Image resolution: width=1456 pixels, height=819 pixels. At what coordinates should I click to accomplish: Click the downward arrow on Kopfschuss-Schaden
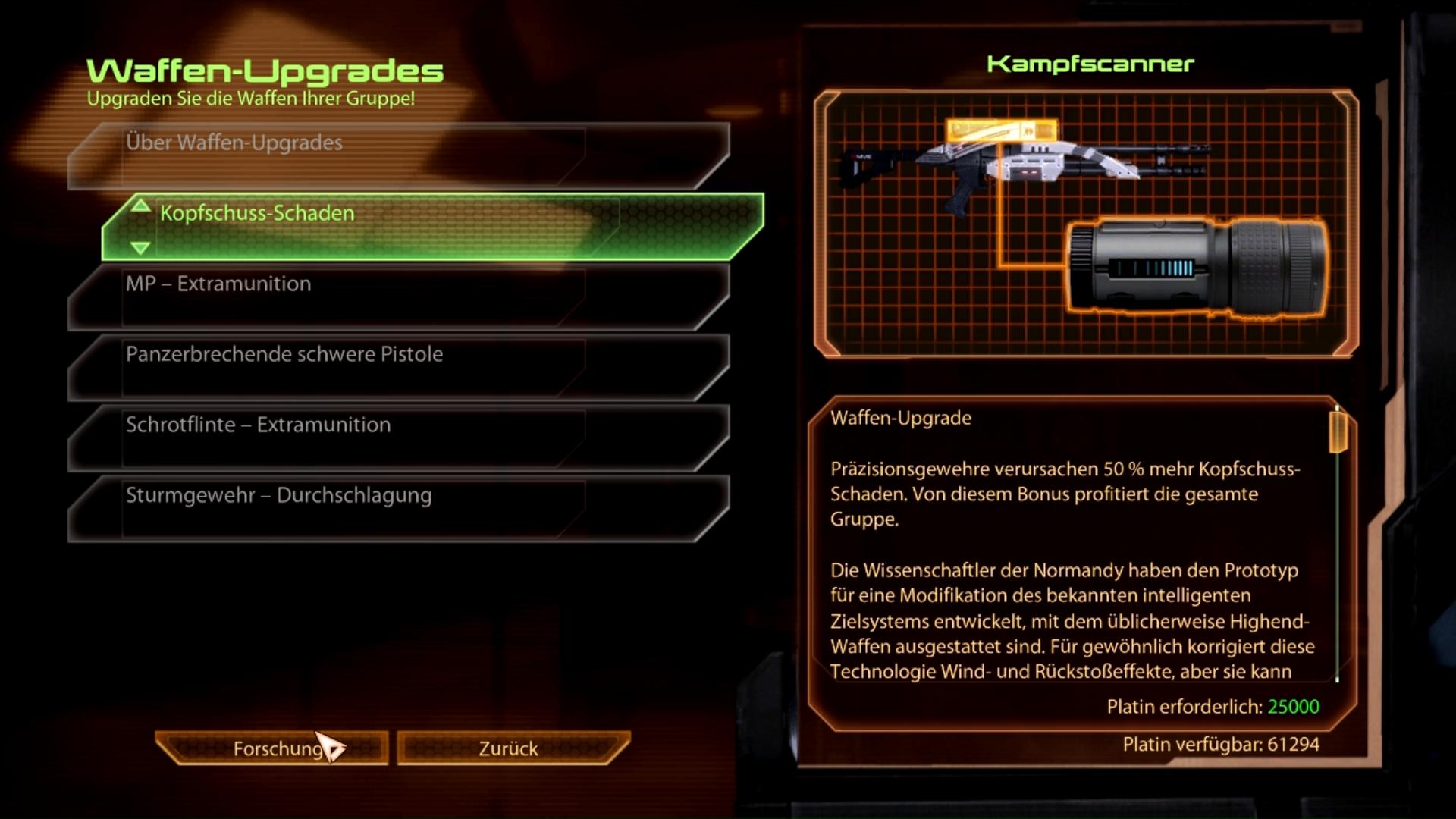coord(140,247)
